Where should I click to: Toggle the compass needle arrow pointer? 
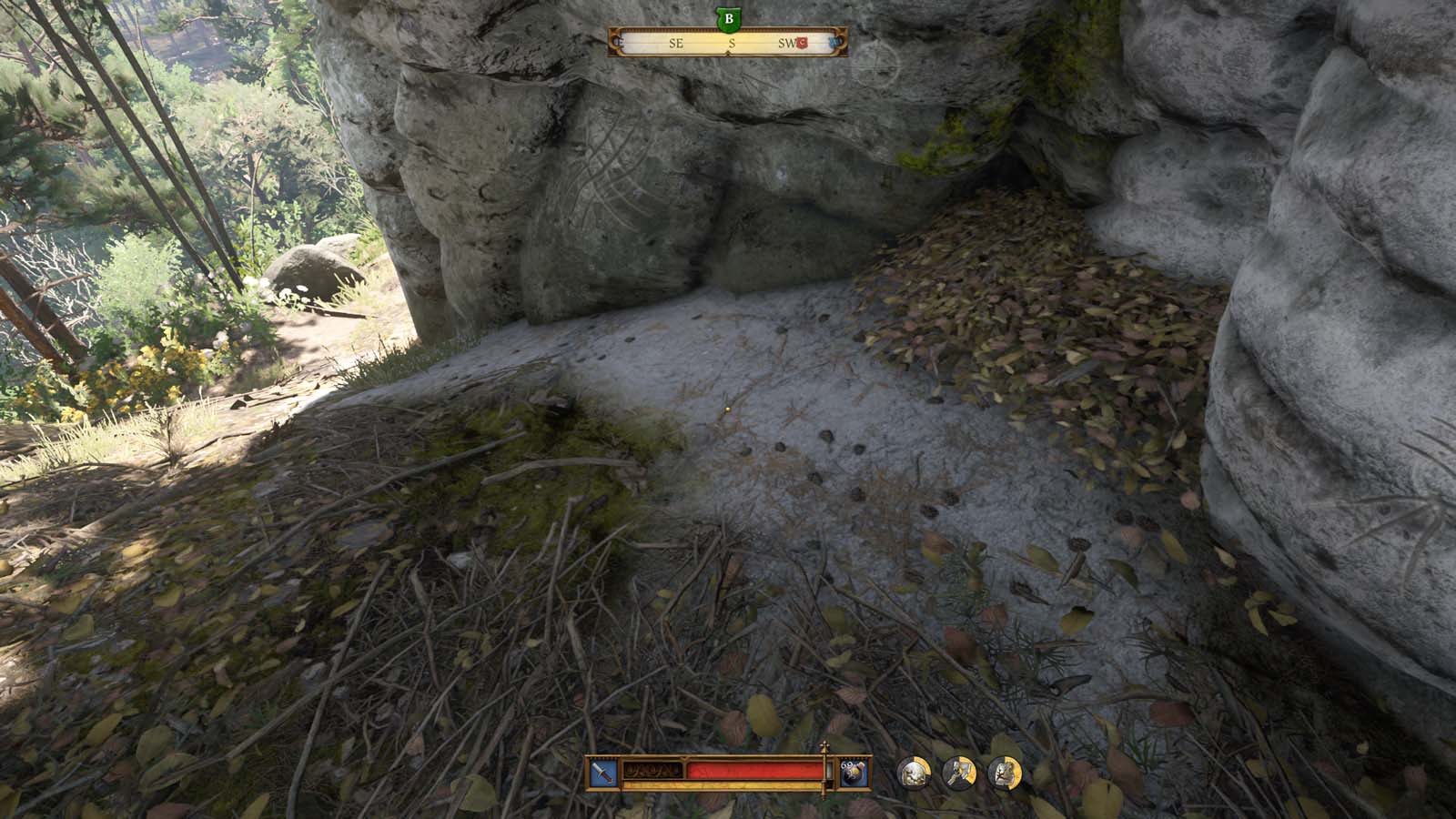(728, 52)
